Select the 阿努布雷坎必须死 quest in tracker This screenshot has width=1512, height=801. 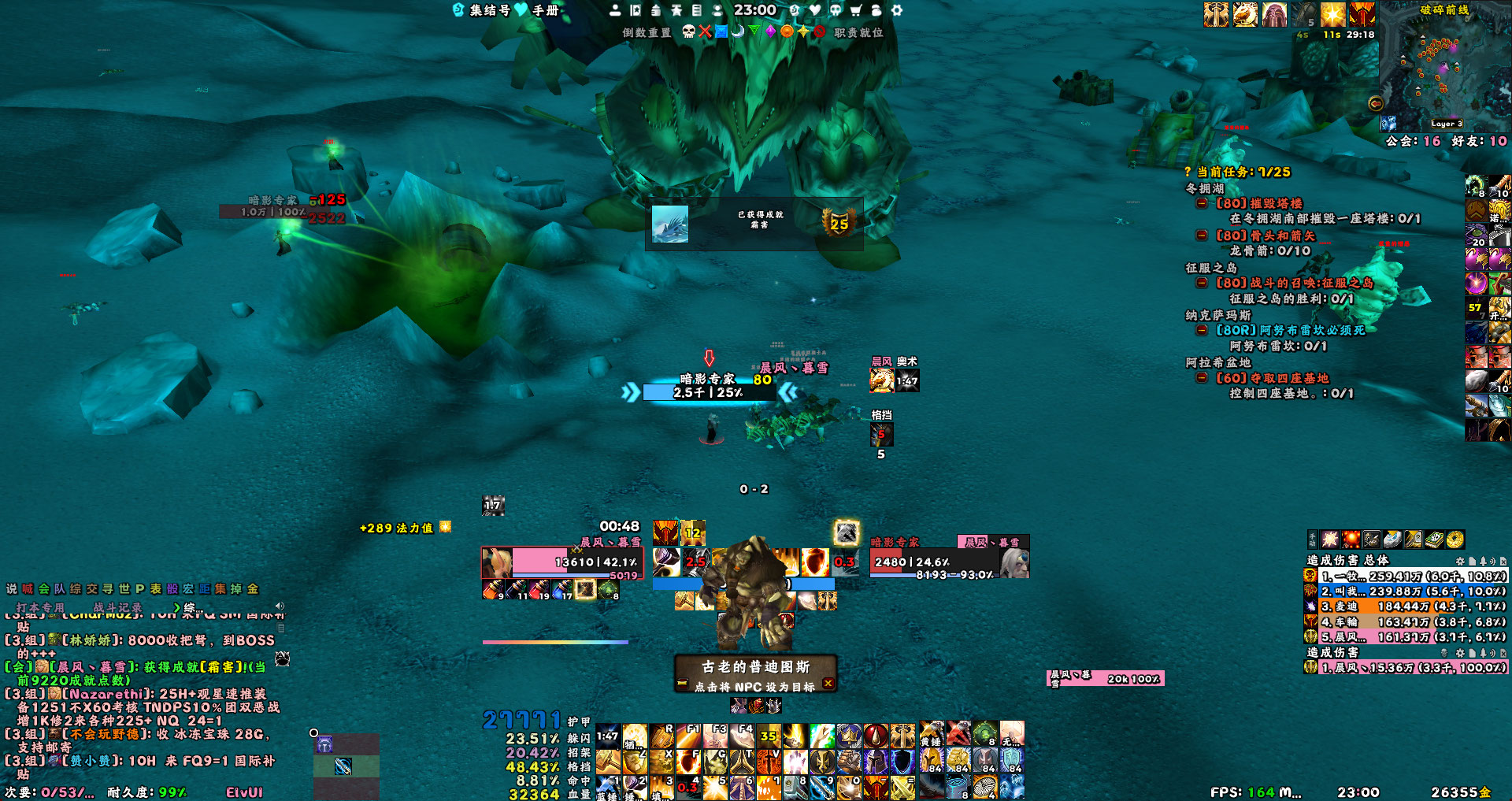[1291, 330]
